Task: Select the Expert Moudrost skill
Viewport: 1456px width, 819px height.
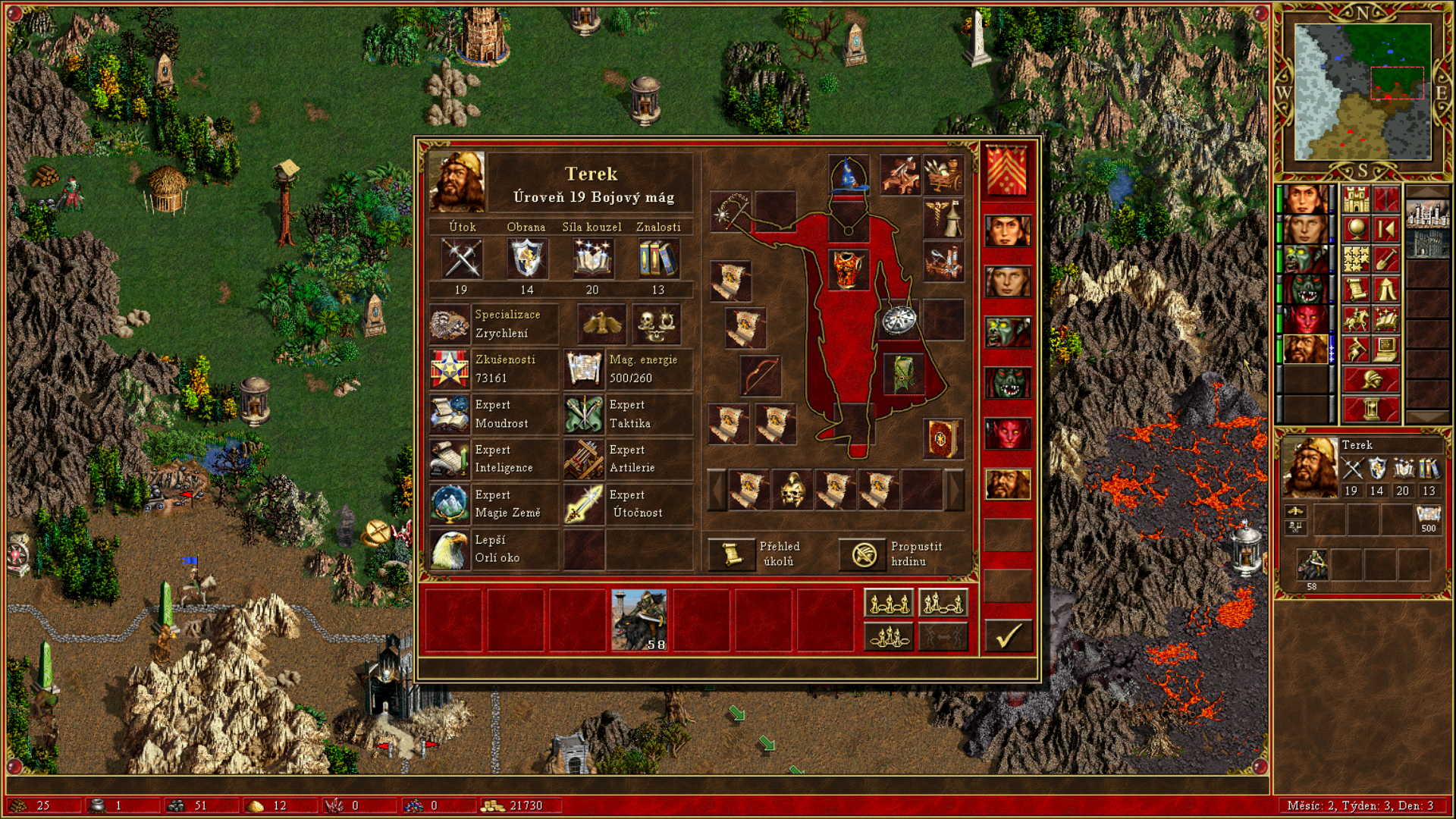Action: tap(450, 414)
